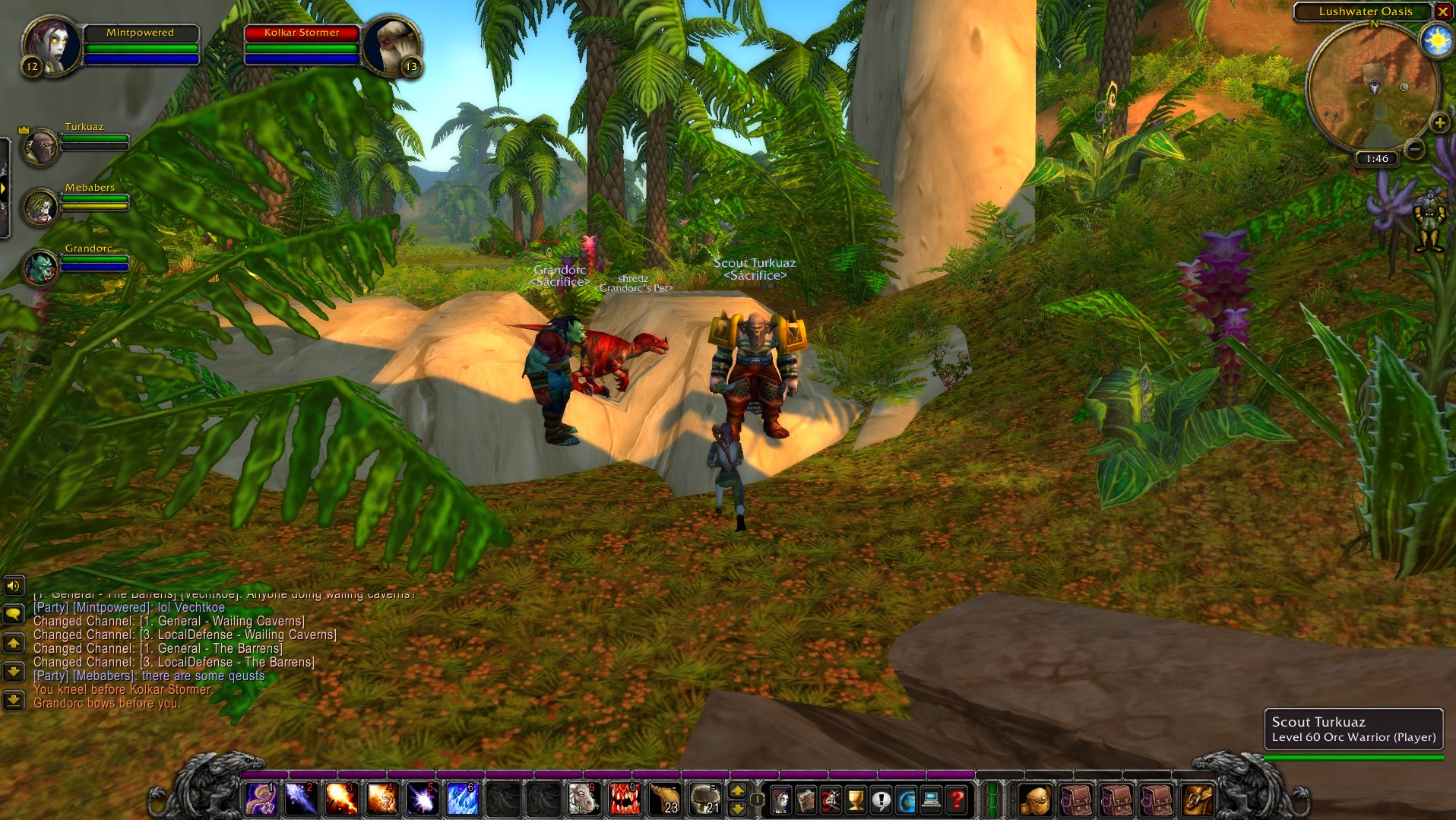Open Mintpowered's player portrait frame
Screen dimensions: 1456x820
[52, 44]
